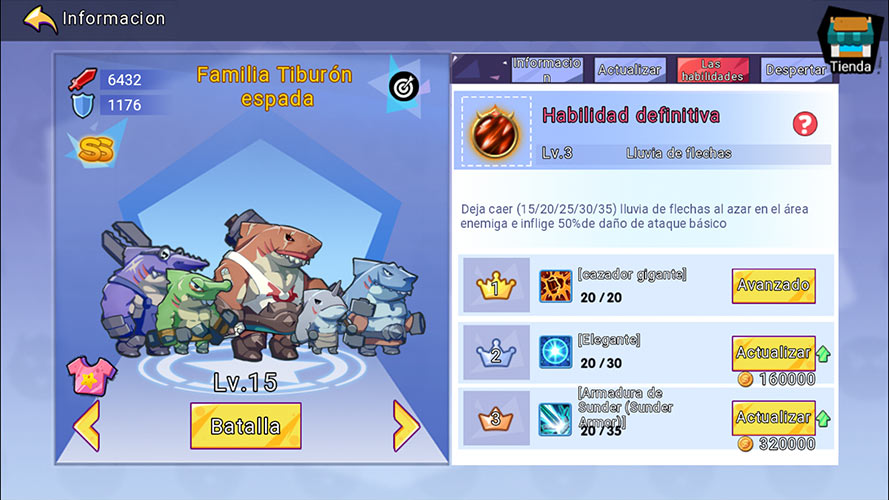Screen dimensions: 889x500
Task: Open the pink shirt skin icon
Action: (x=91, y=374)
